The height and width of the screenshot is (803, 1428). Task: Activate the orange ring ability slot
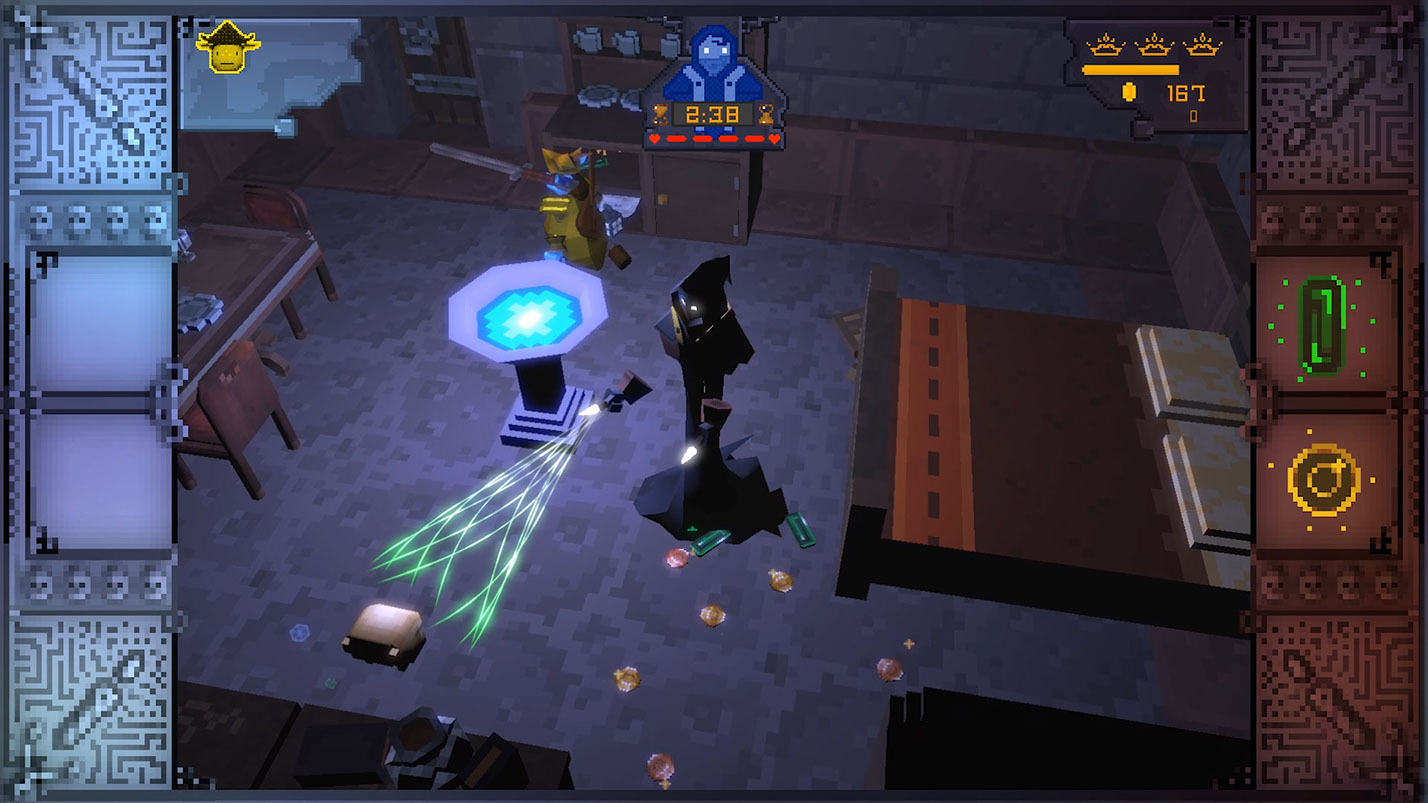(x=1323, y=481)
